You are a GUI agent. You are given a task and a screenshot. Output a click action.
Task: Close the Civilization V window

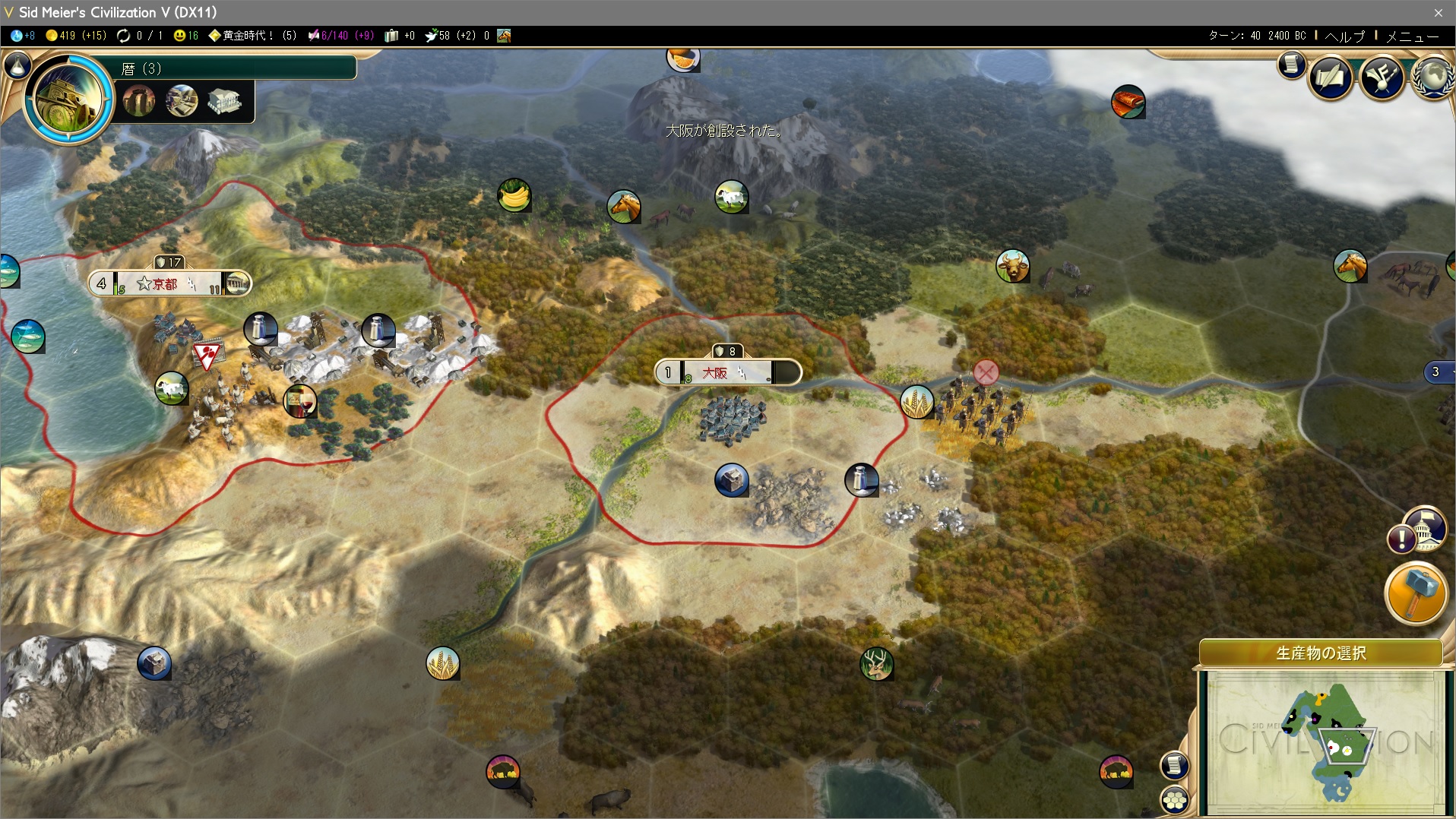click(x=1438, y=12)
